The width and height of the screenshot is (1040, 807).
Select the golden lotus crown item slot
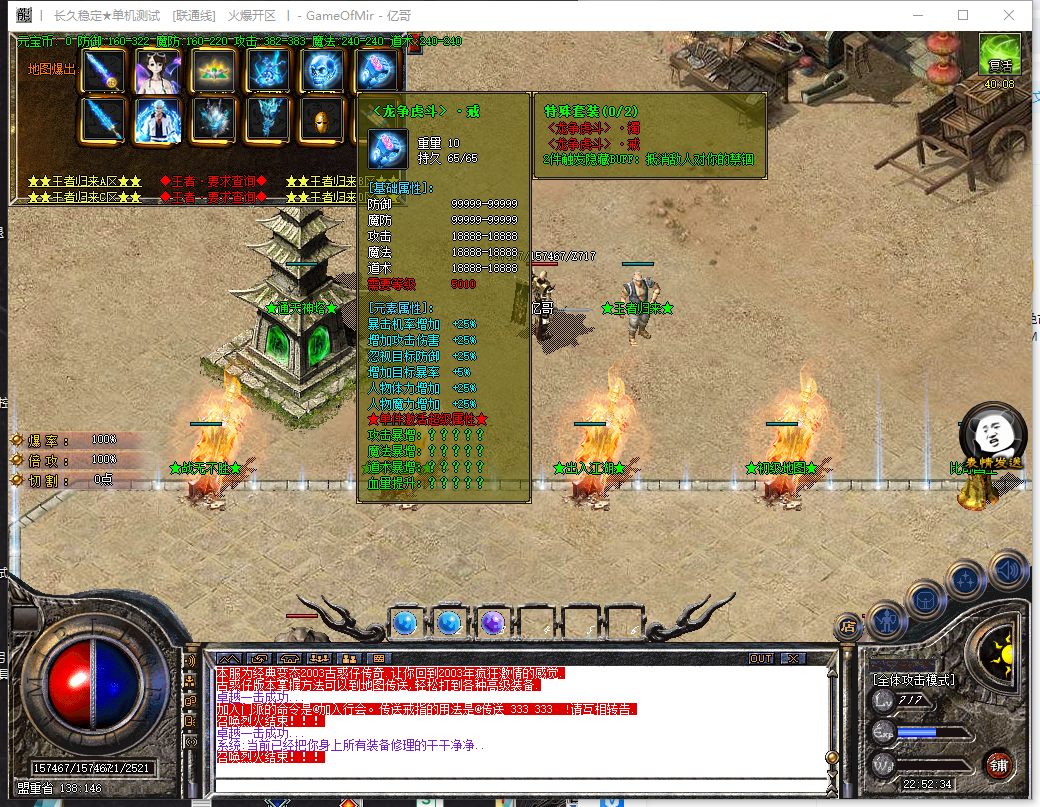click(213, 71)
